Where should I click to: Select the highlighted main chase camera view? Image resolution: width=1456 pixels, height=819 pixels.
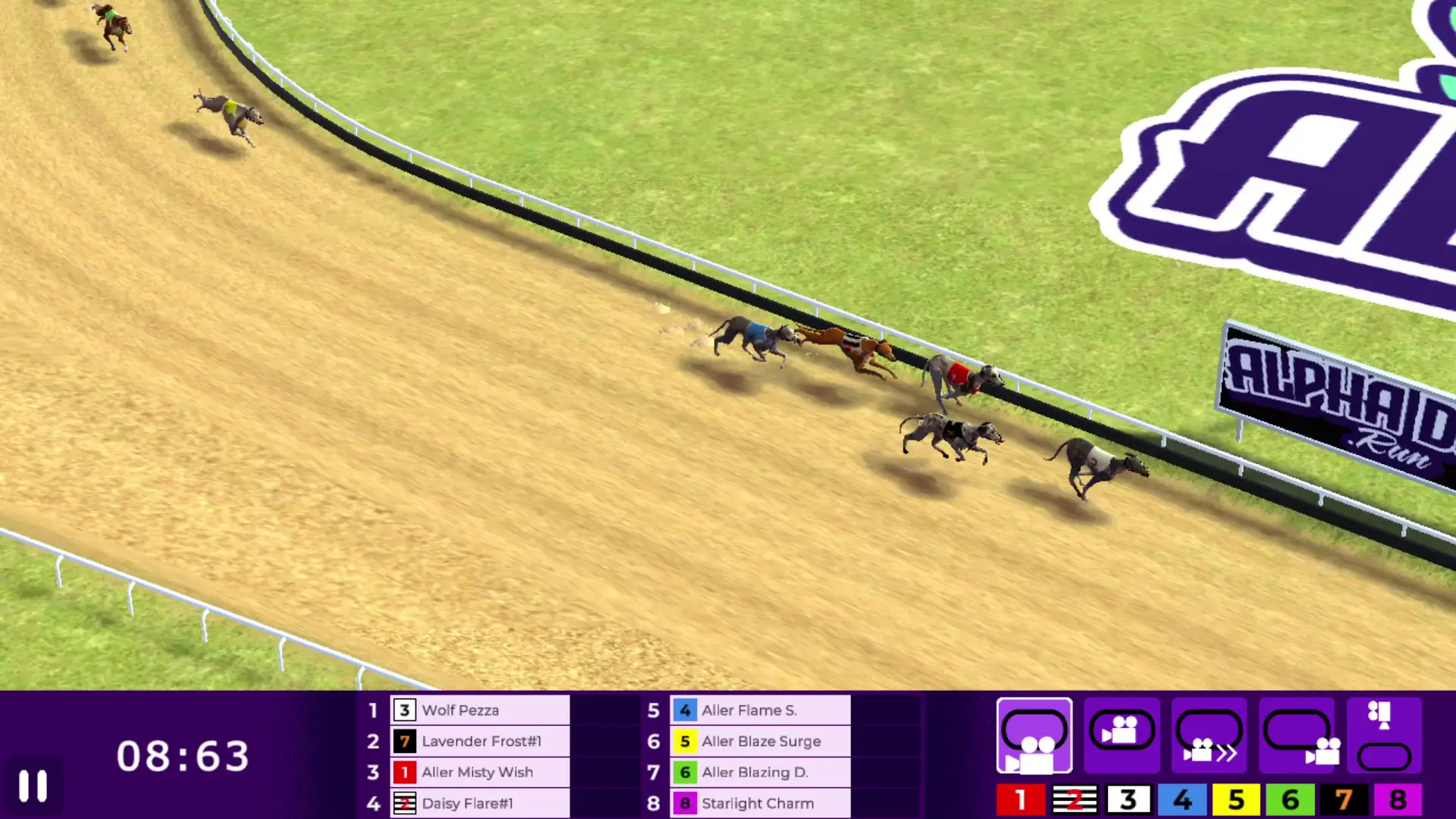point(1035,736)
